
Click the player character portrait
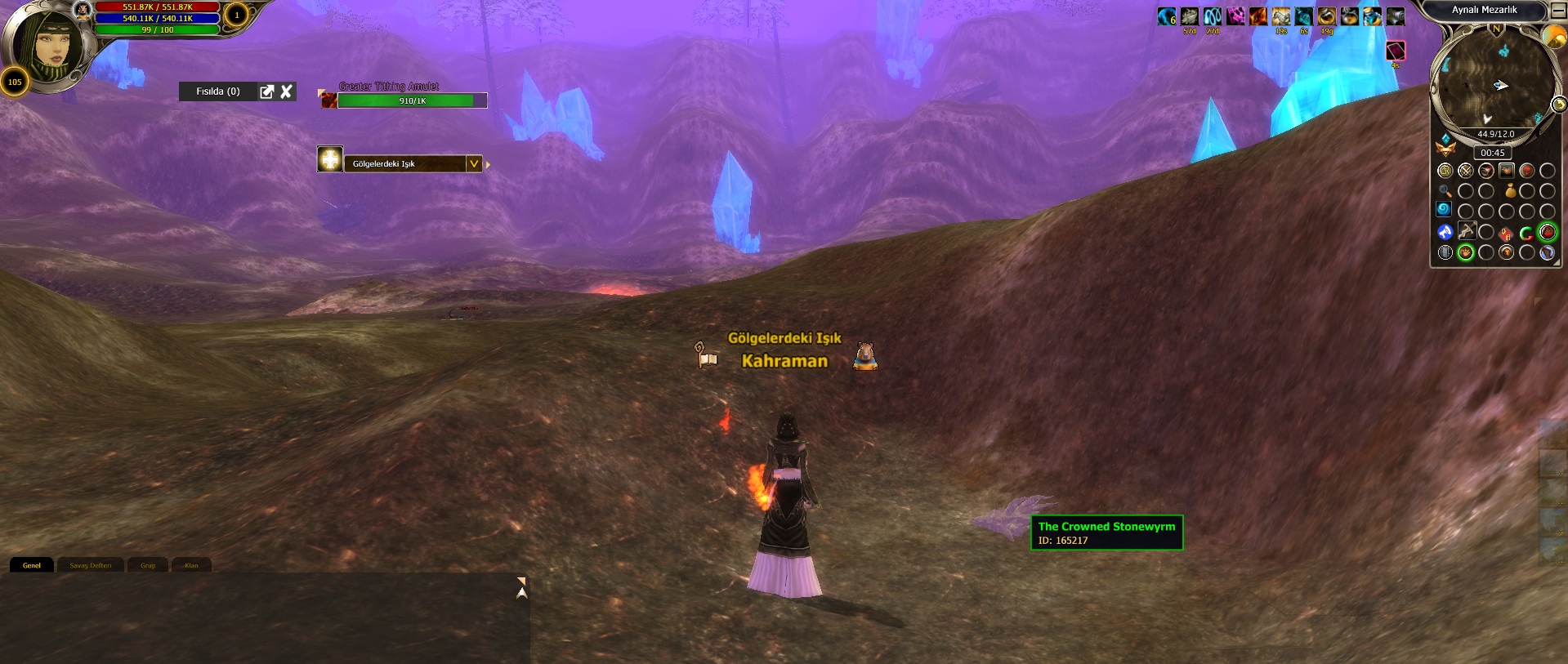tap(49, 47)
